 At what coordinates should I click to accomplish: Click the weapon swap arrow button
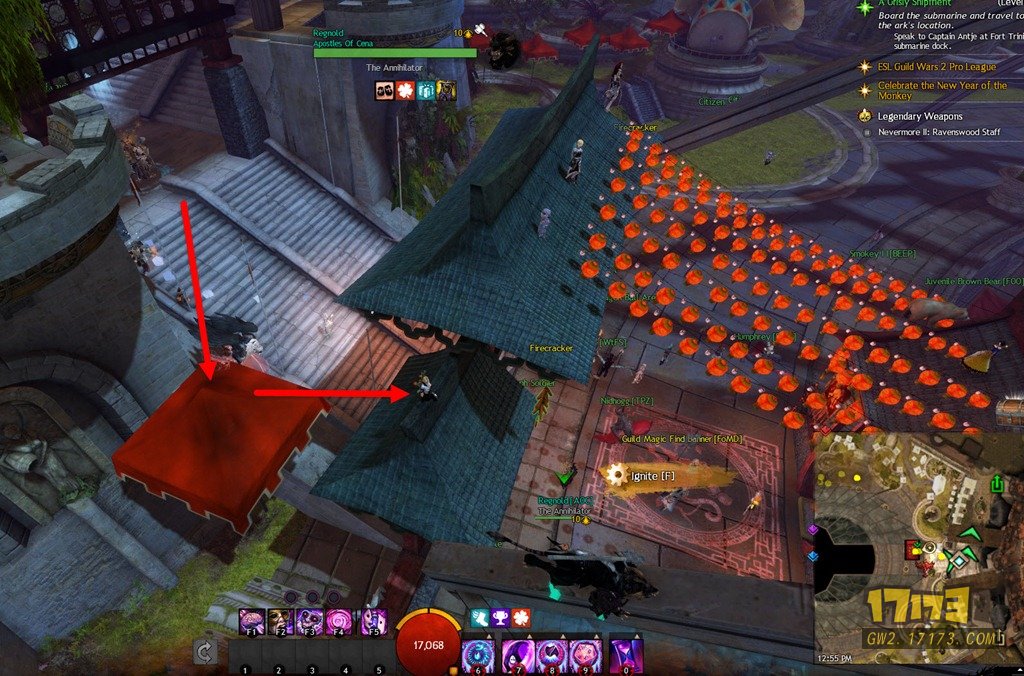click(206, 653)
